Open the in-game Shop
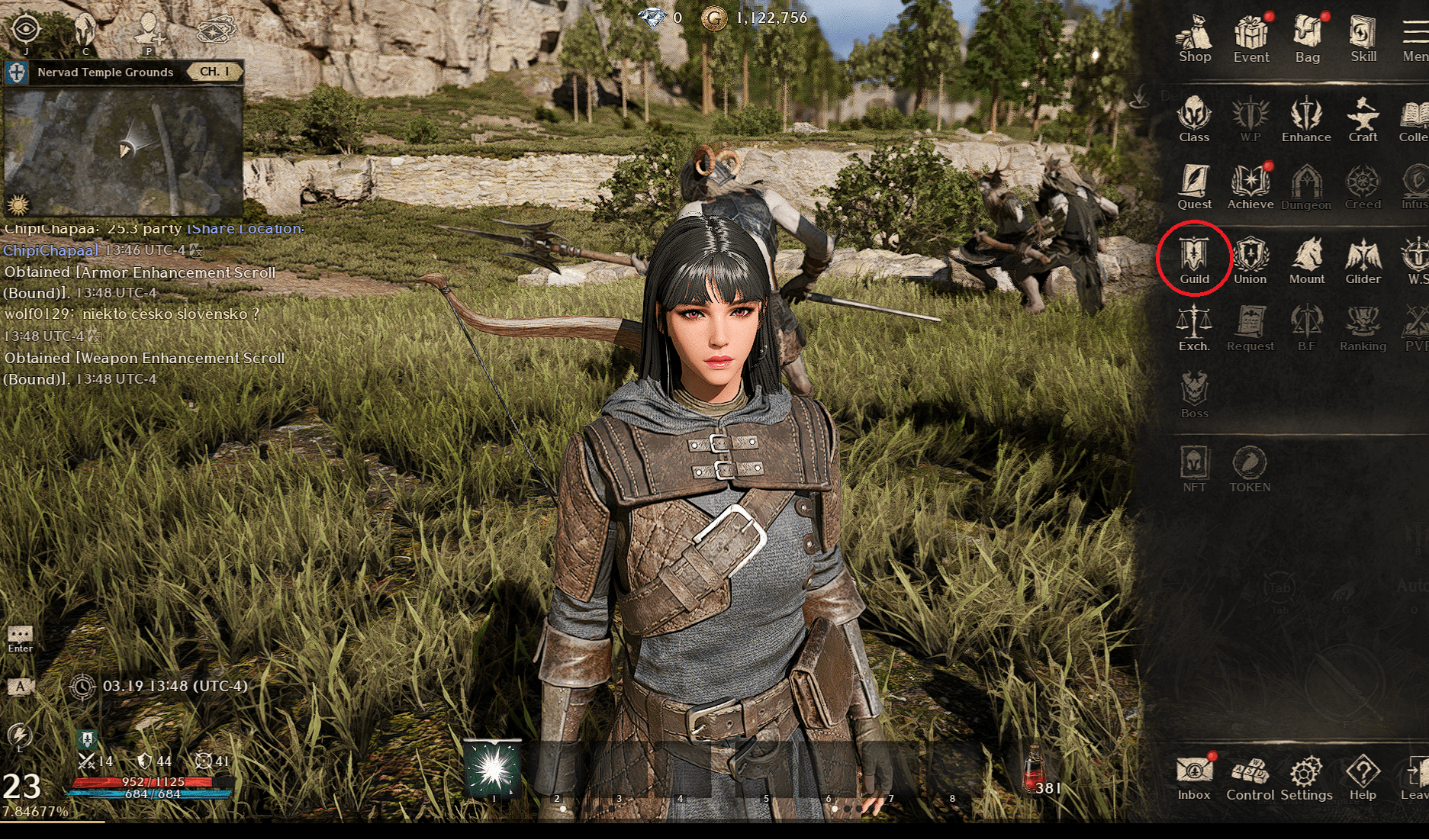The width and height of the screenshot is (1429, 840). click(x=1194, y=34)
